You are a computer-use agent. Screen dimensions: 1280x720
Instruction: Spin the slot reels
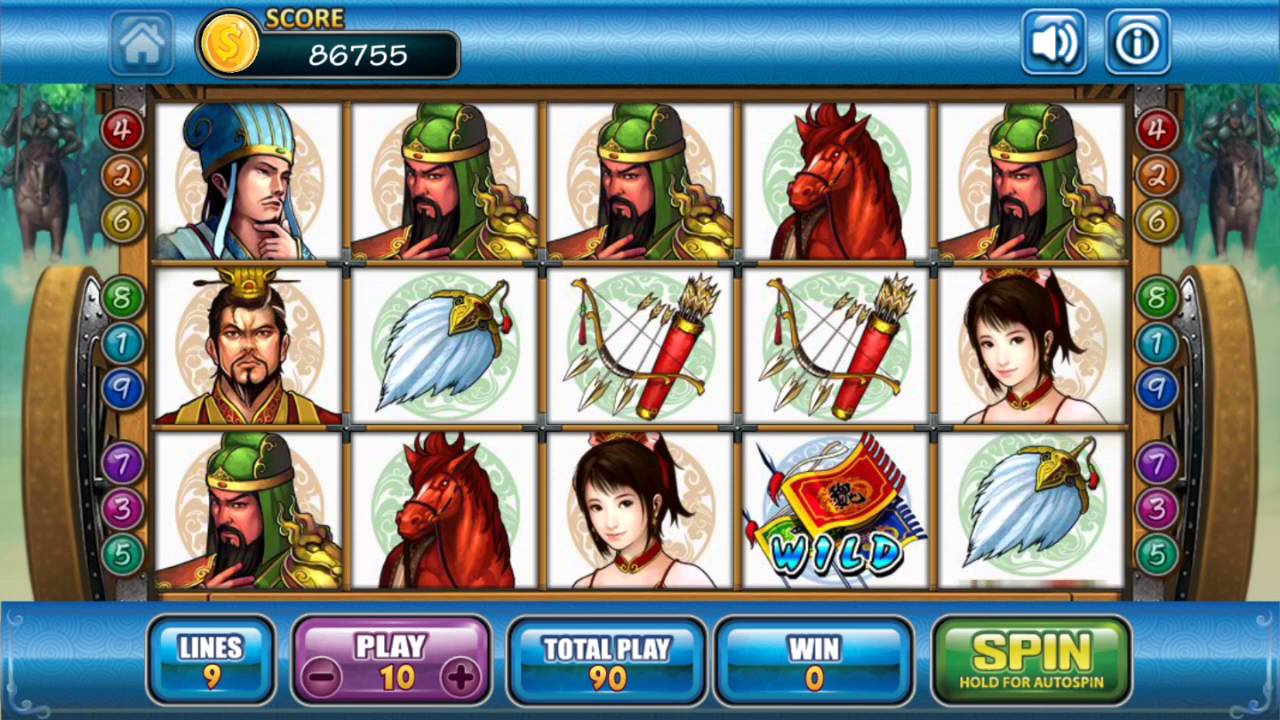coord(1031,659)
